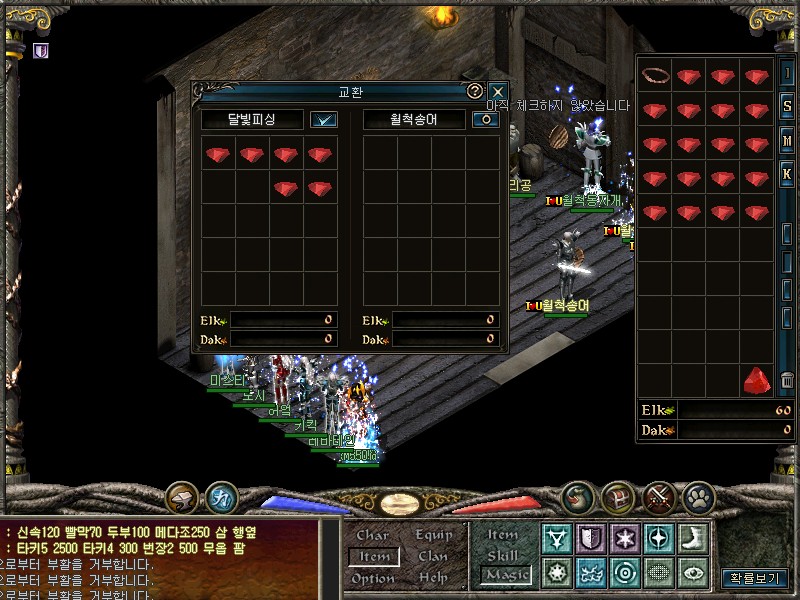Open the Help menu
800x600 pixels.
pos(433,578)
